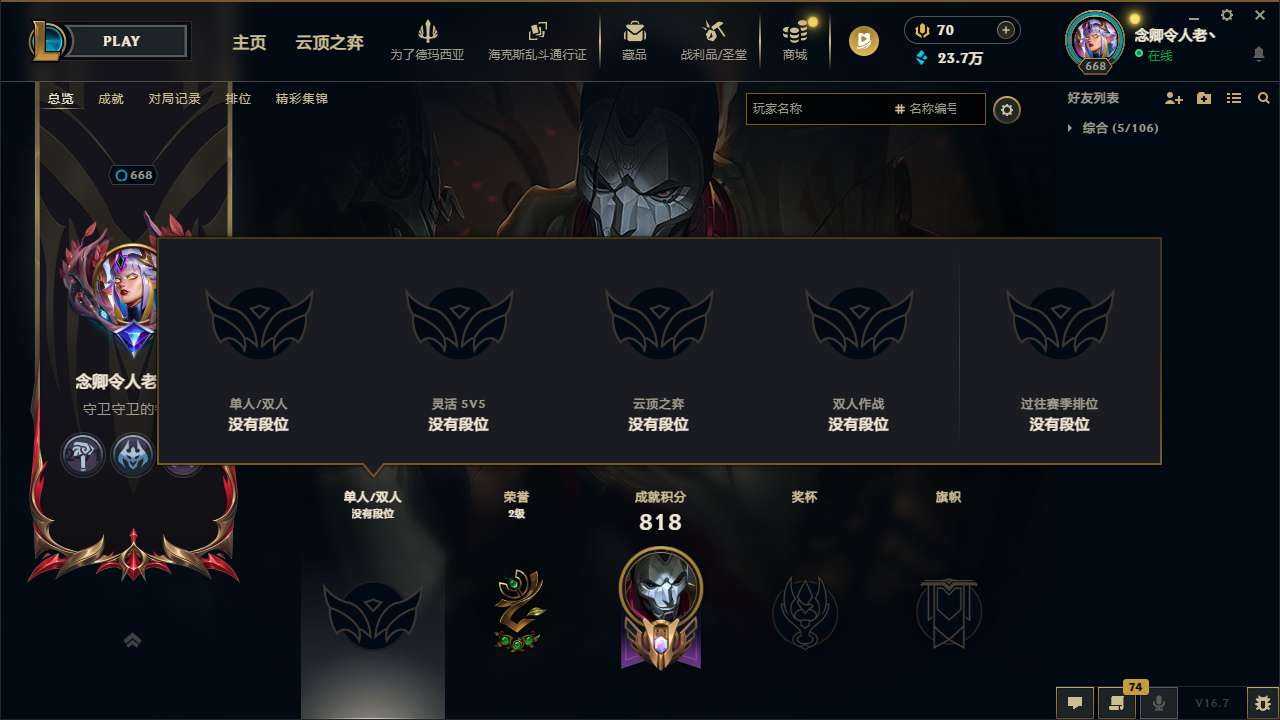The image size is (1280, 720).
Task: Open the 主页 menu item
Action: pos(248,43)
